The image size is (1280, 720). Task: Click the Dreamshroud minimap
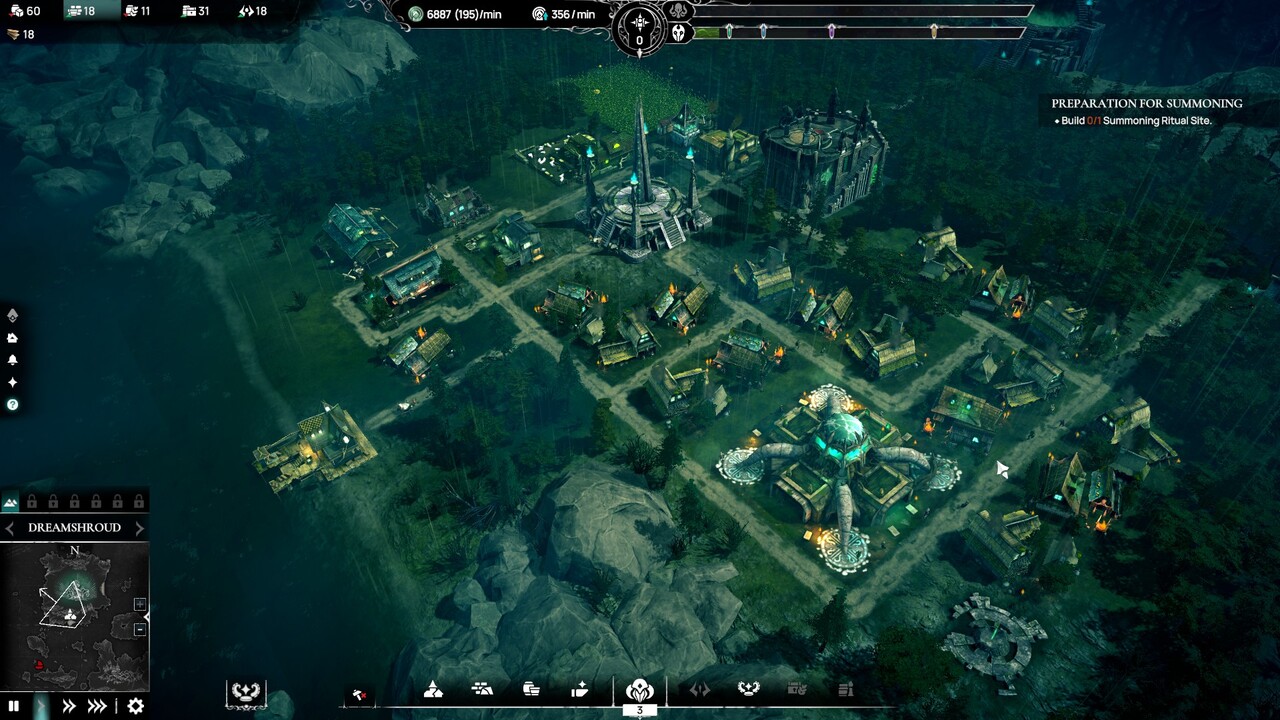tap(74, 615)
